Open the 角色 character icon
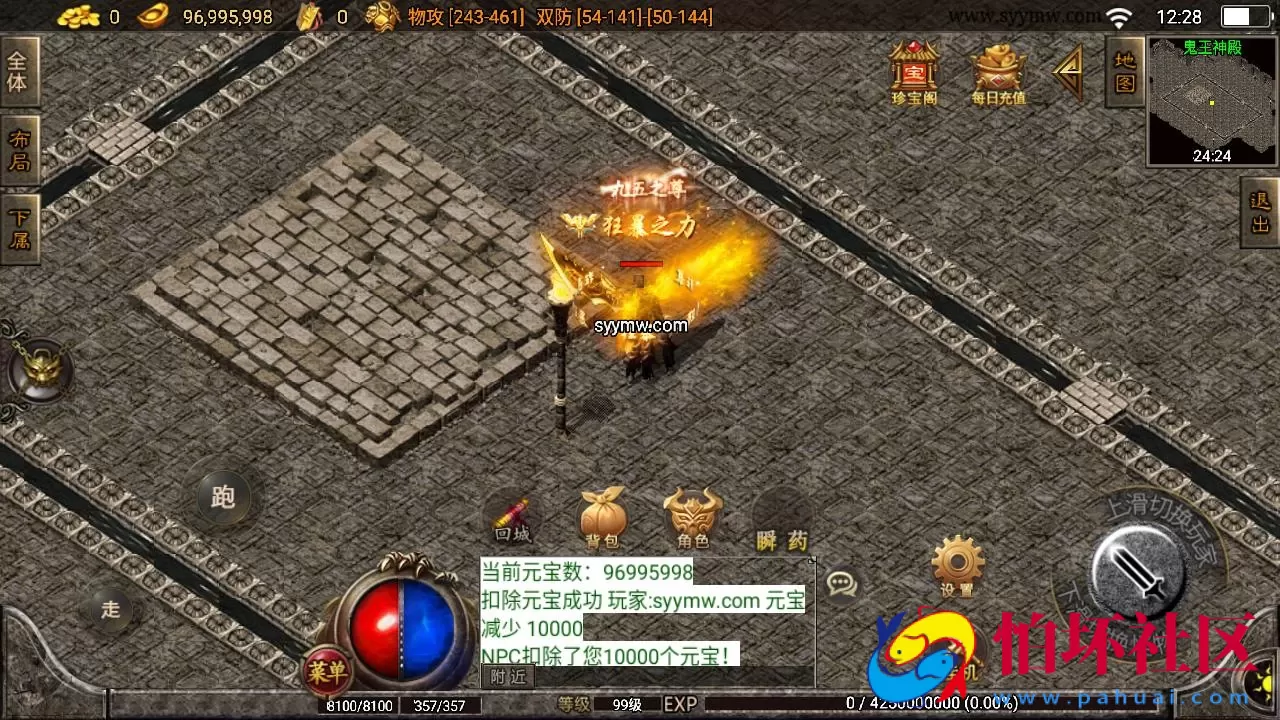This screenshot has width=1280, height=720. tap(693, 515)
